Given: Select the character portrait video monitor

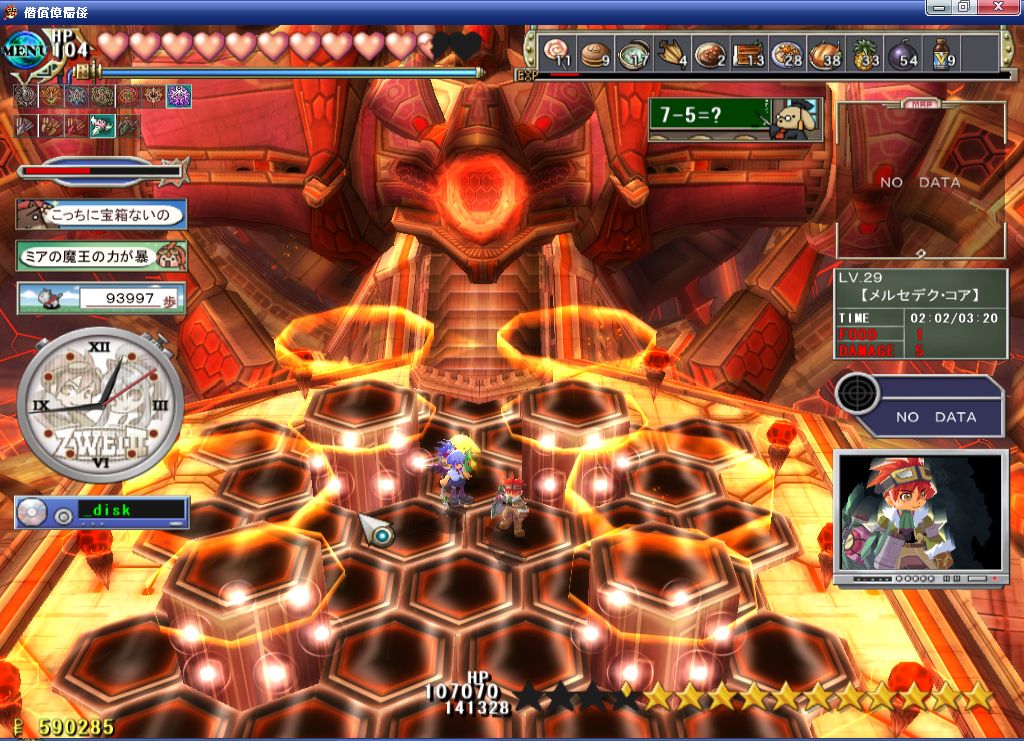Looking at the screenshot, I should click(919, 516).
